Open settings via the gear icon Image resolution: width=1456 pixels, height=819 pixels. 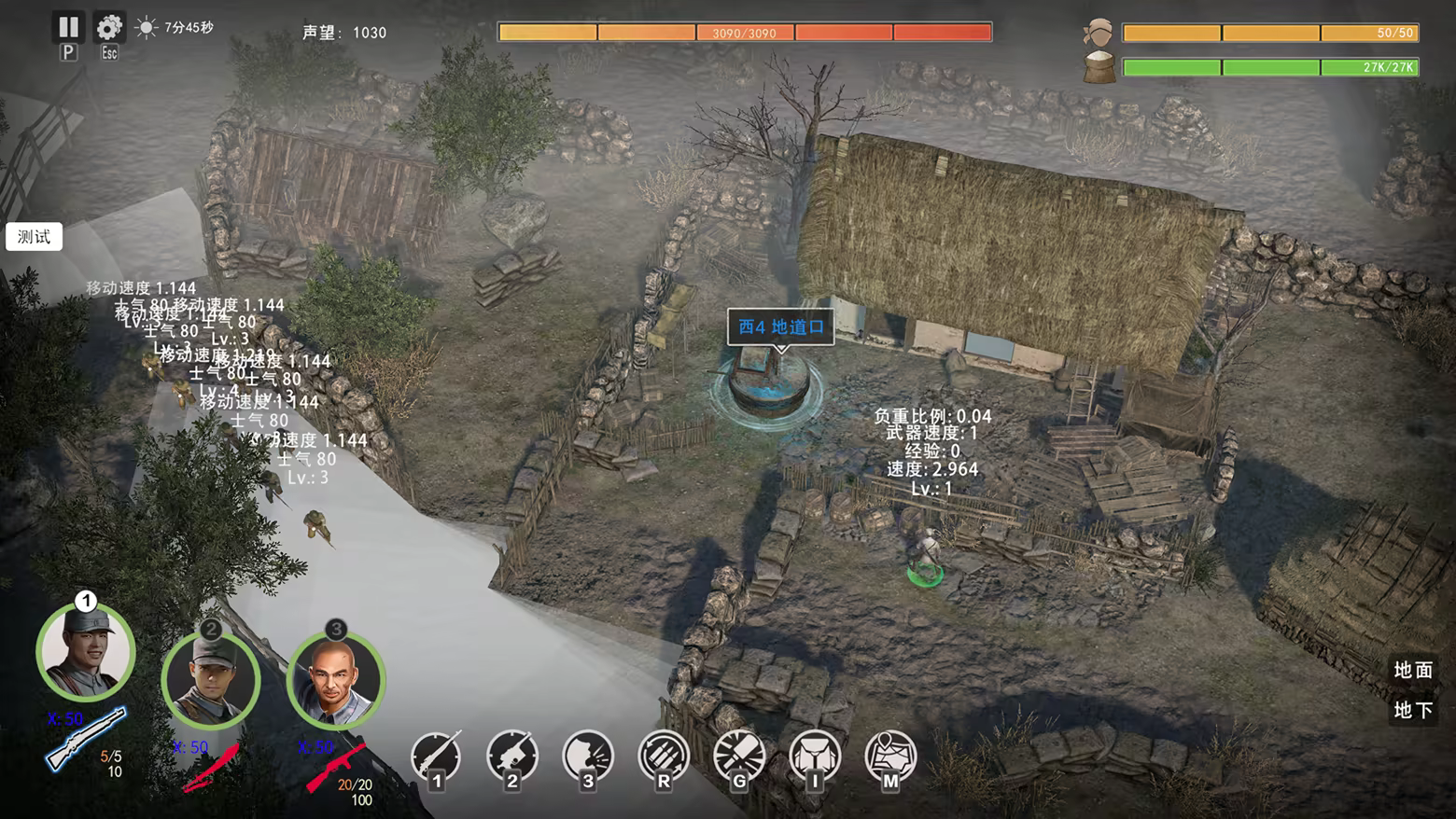tap(109, 28)
